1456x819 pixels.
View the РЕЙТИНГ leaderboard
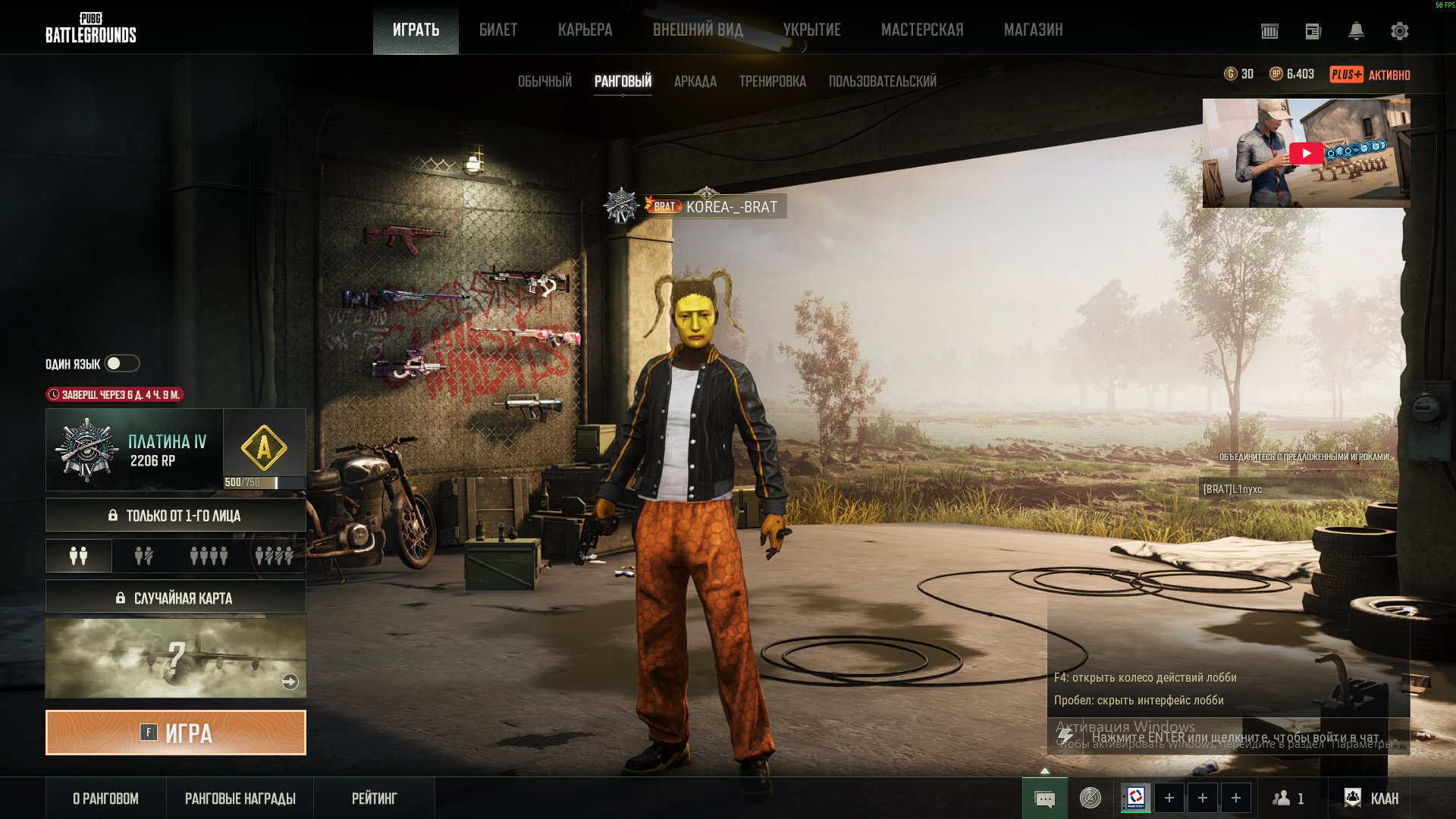pyautogui.click(x=374, y=799)
